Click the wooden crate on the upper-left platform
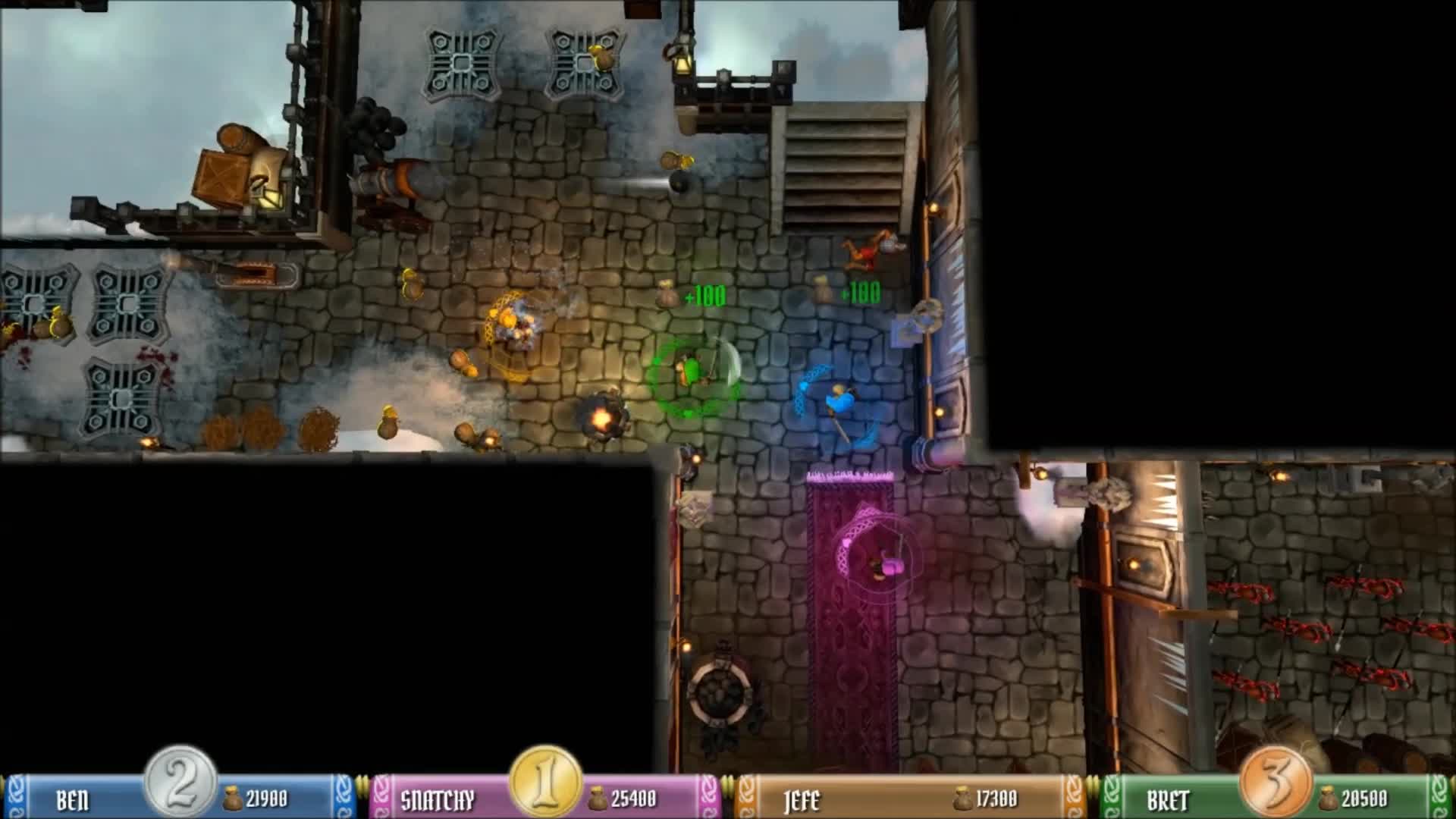The width and height of the screenshot is (1456, 819). [220, 174]
